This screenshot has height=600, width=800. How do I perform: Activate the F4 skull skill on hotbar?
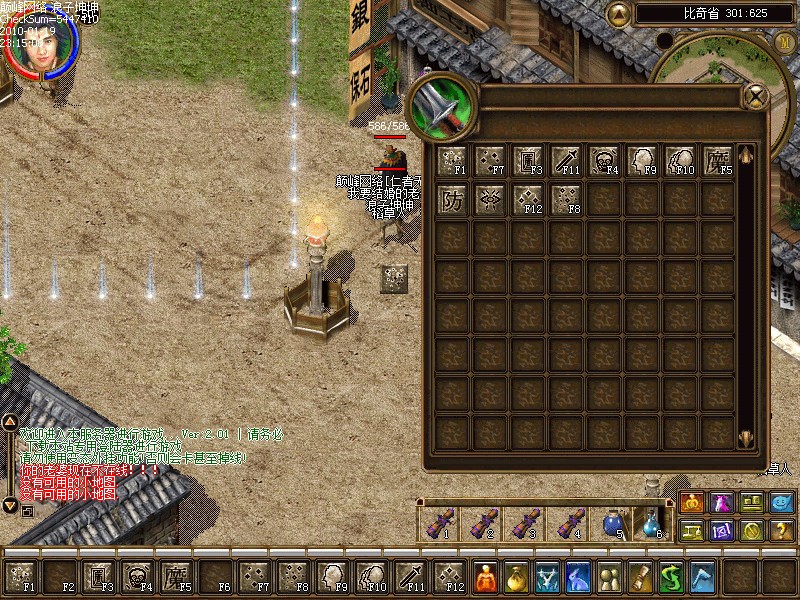coord(136,577)
